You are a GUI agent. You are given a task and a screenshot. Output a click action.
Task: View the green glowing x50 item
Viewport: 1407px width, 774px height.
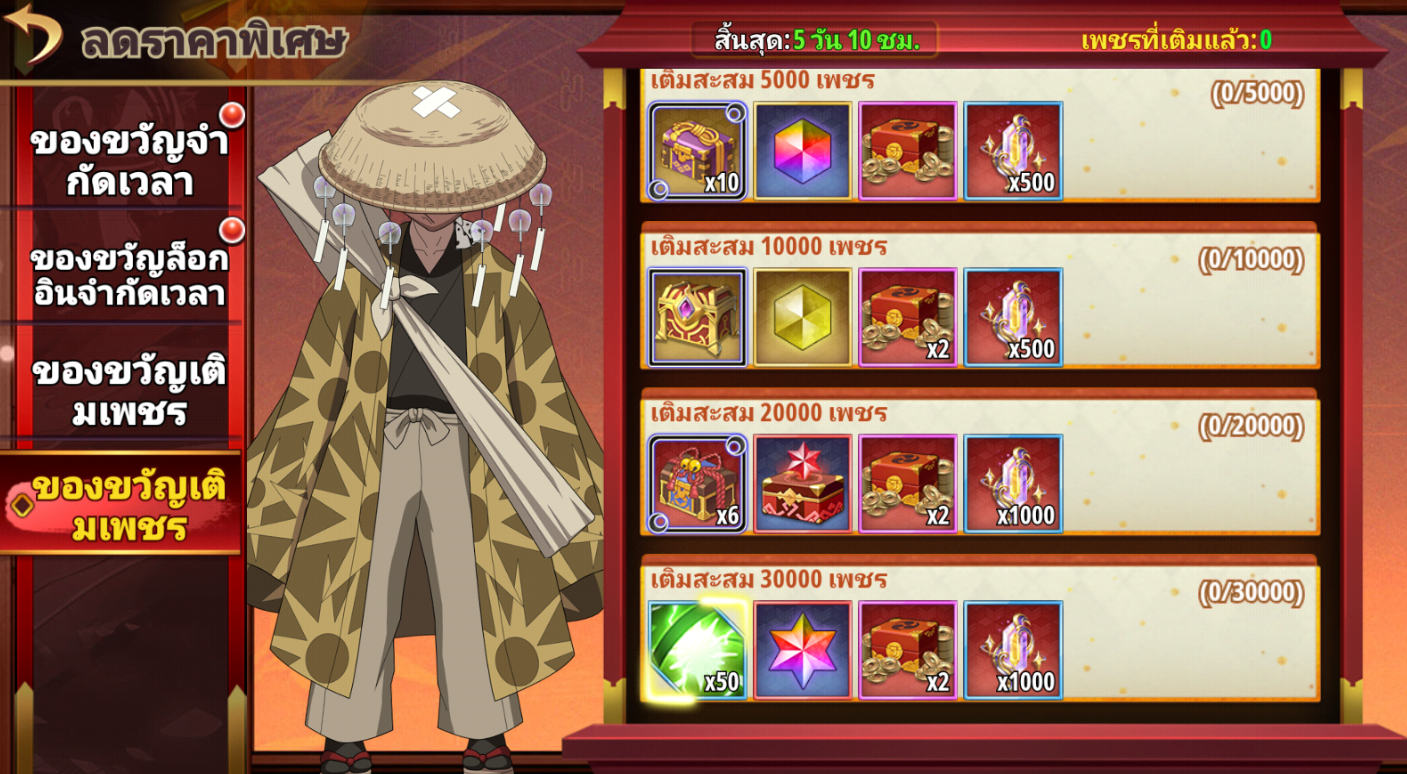click(x=698, y=650)
